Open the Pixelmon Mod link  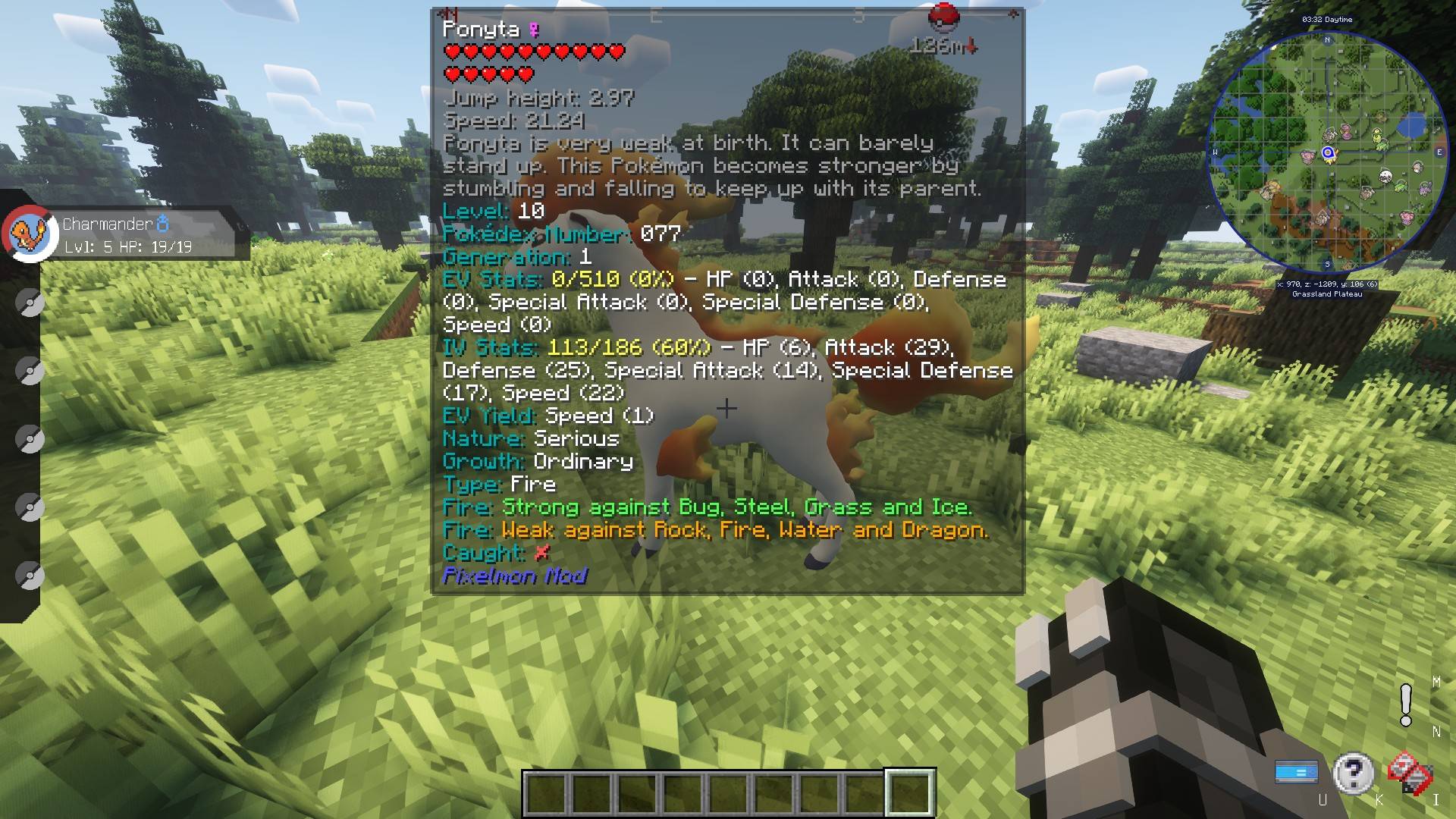click(x=514, y=576)
